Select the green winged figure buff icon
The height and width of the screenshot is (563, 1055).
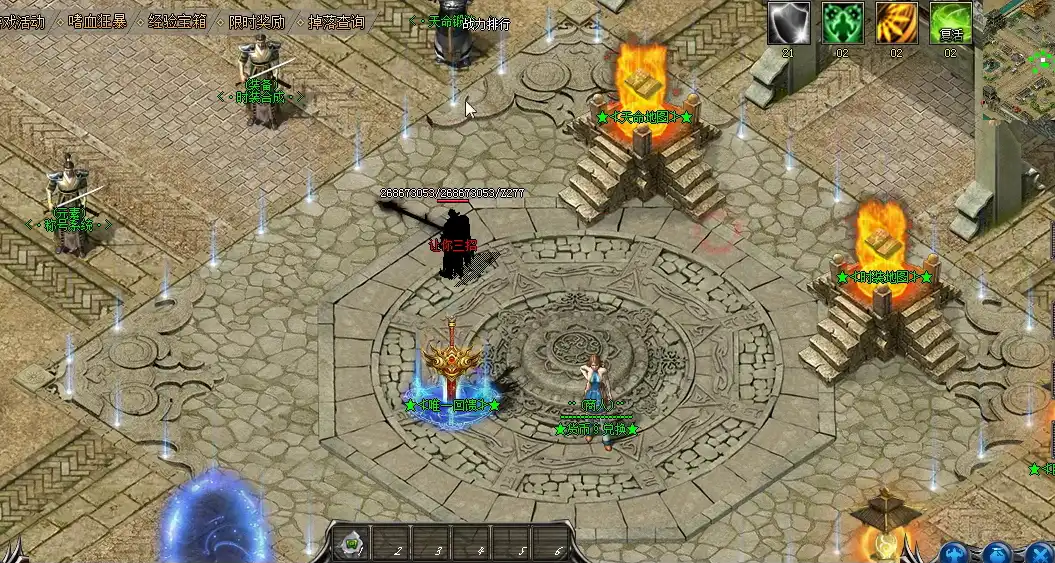coord(842,23)
